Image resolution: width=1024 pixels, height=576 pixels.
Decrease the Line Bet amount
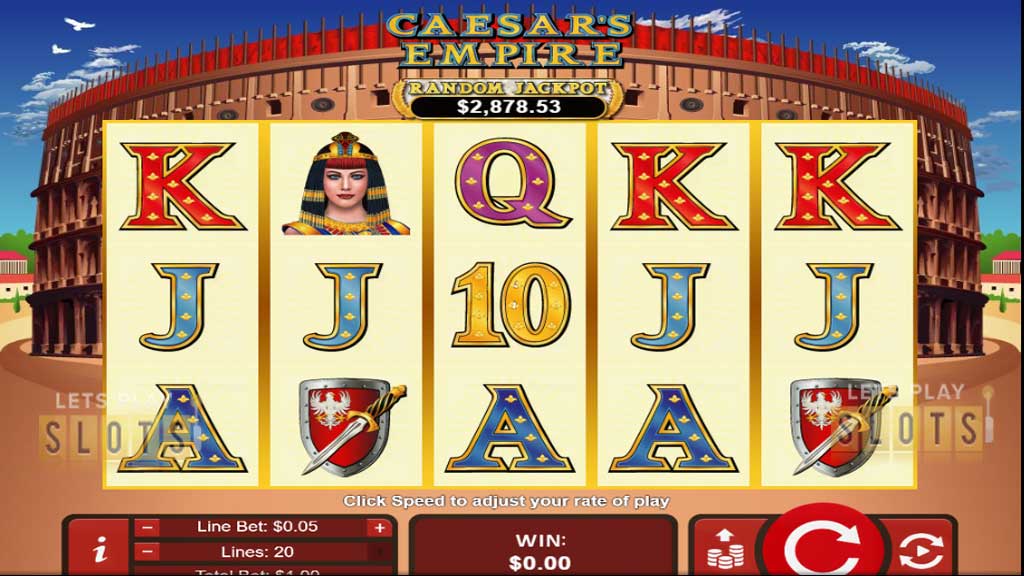pos(147,527)
